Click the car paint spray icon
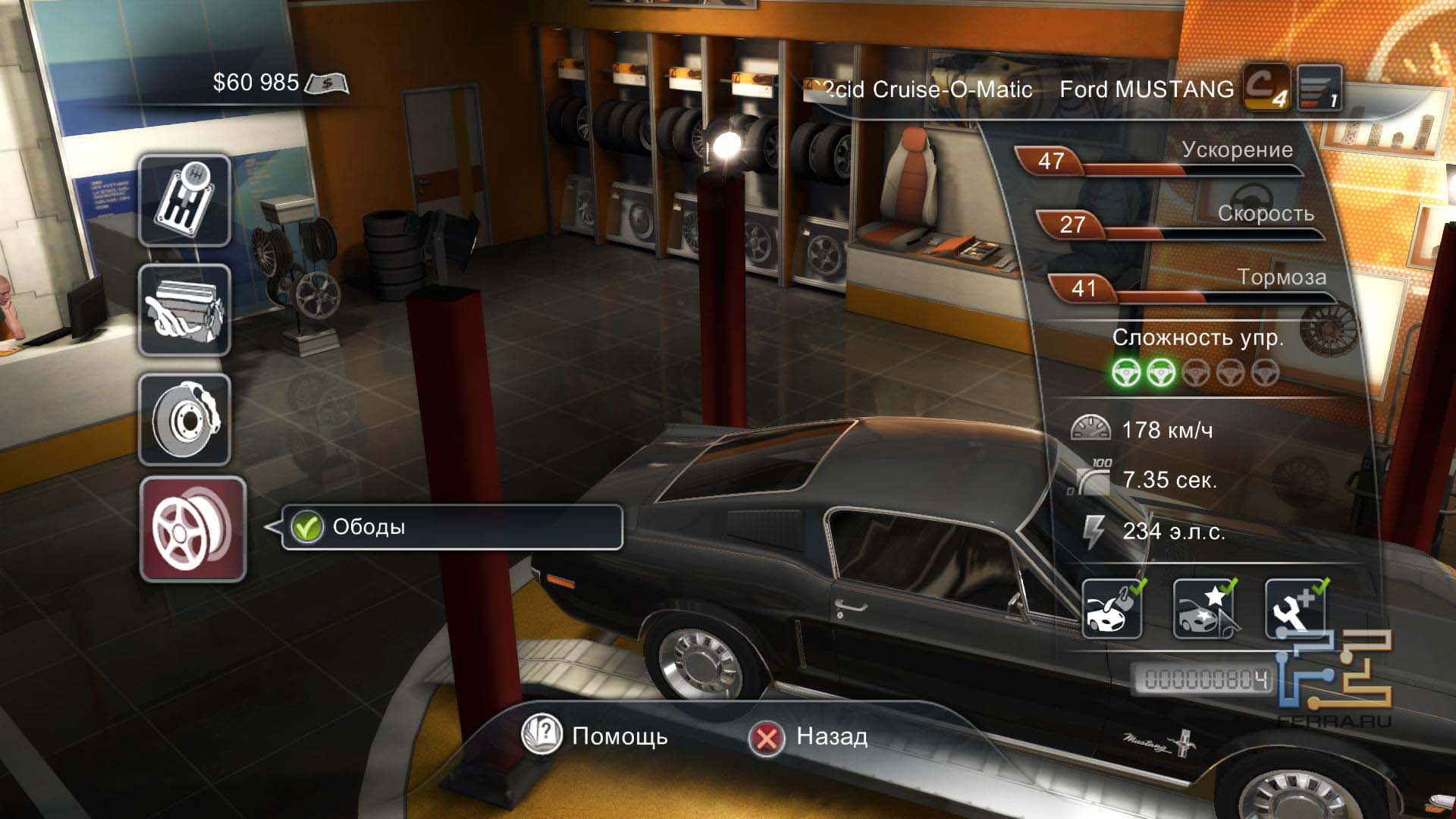Image resolution: width=1456 pixels, height=819 pixels. (x=1112, y=609)
